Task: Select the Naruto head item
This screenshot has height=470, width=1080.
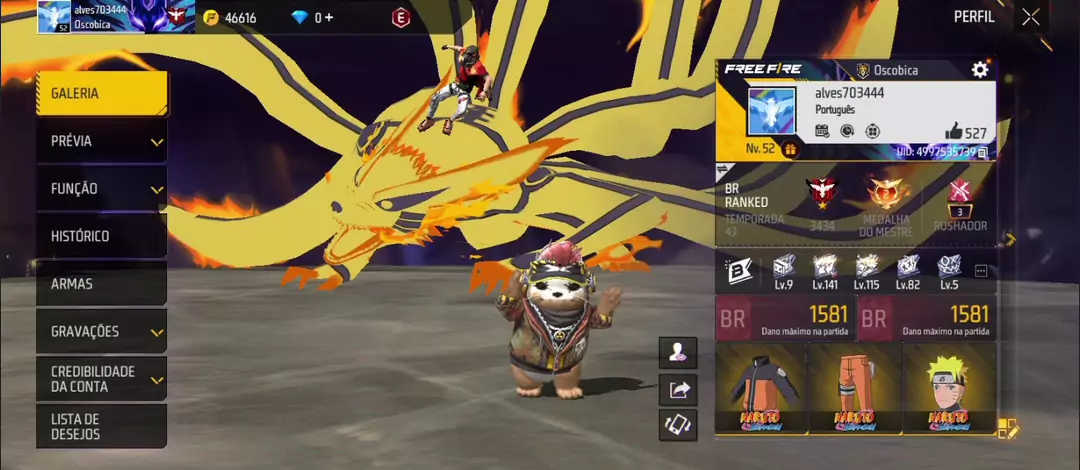Action: pos(946,388)
